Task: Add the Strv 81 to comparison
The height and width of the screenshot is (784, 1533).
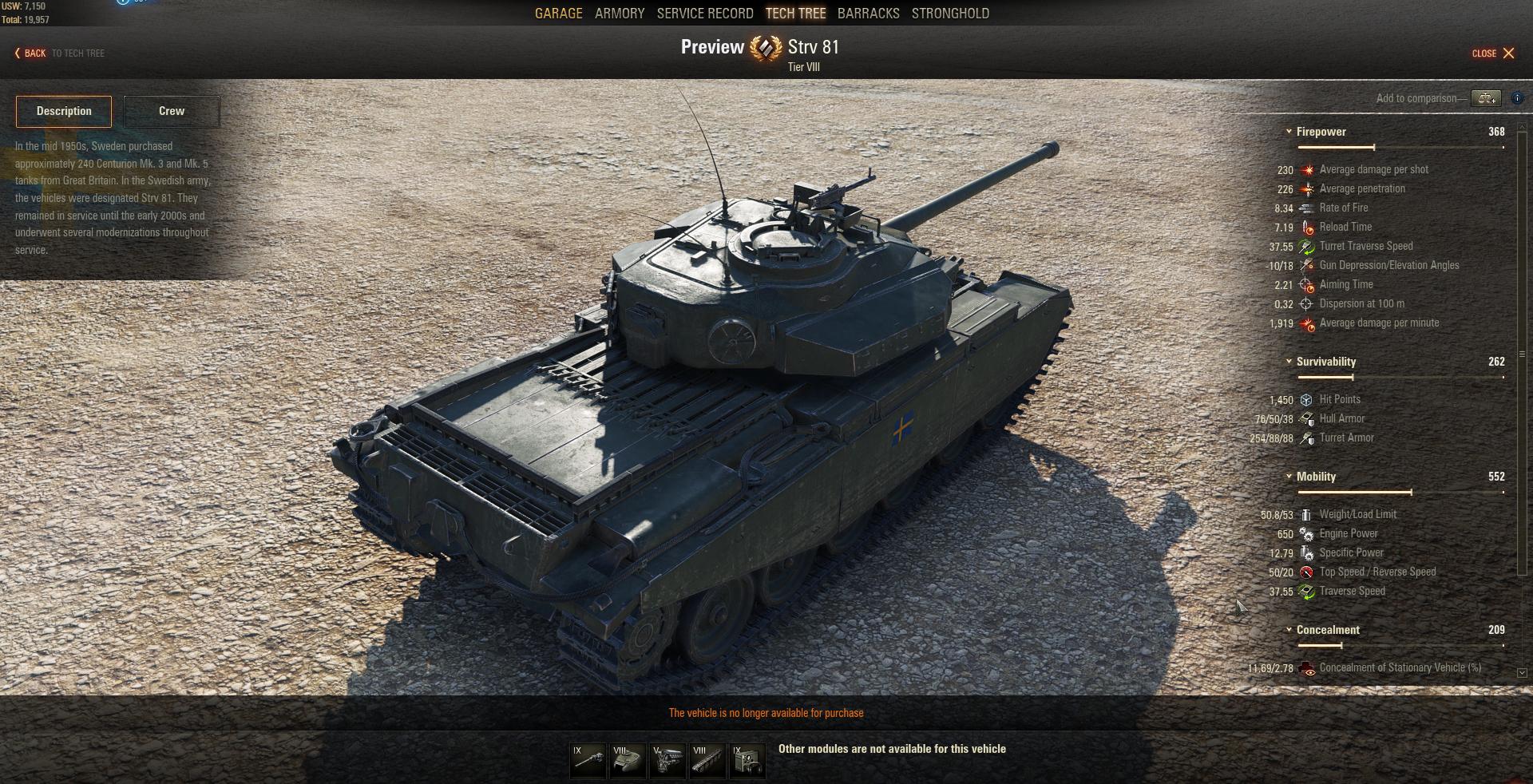Action: [x=1486, y=98]
